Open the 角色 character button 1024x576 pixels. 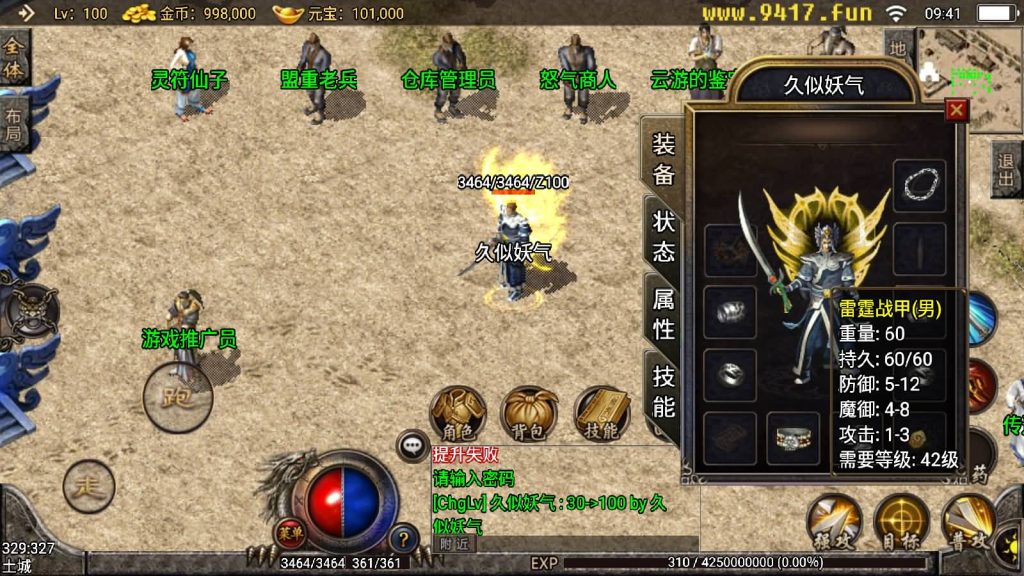(458, 413)
